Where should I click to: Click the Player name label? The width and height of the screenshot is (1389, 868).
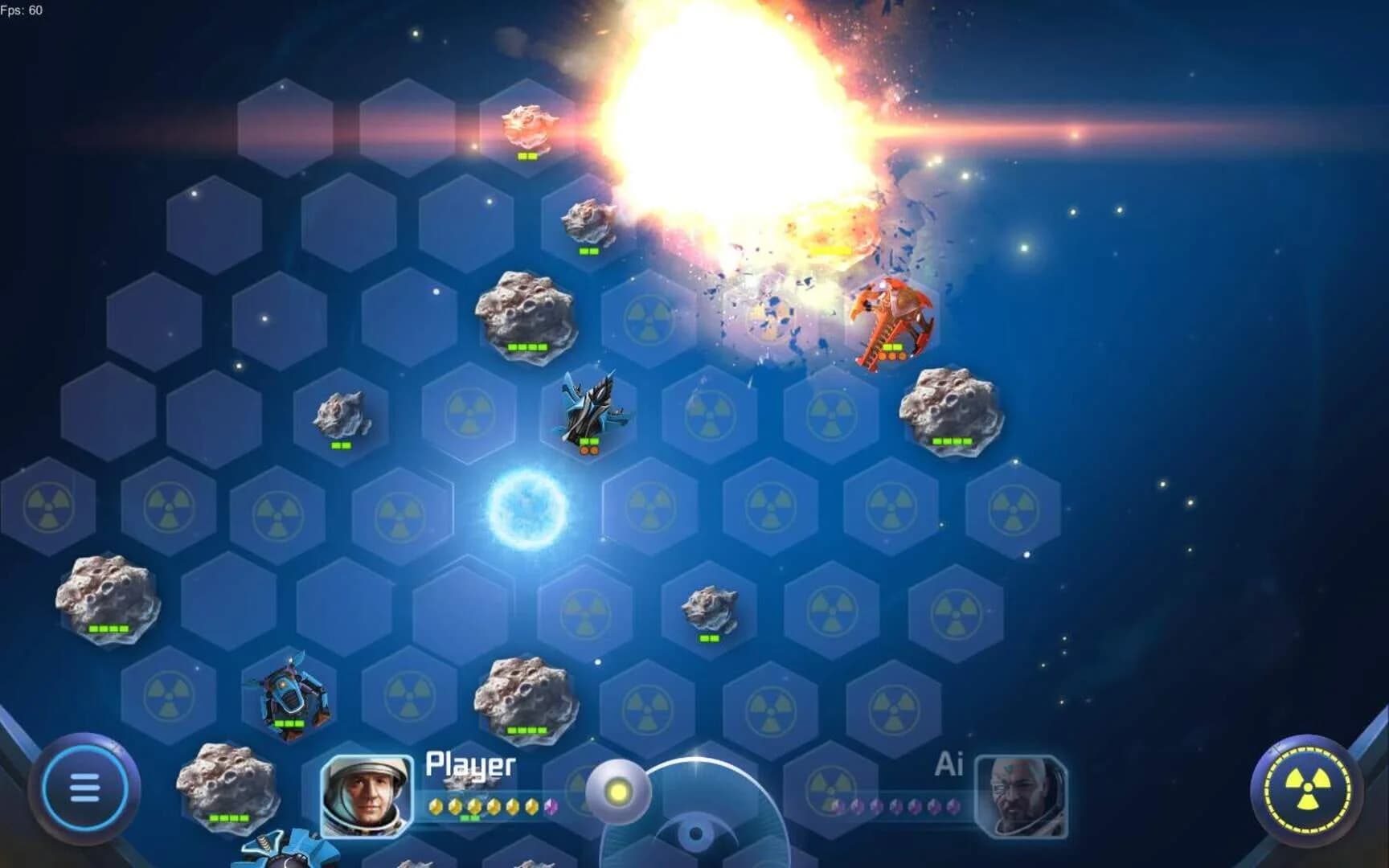[x=469, y=765]
